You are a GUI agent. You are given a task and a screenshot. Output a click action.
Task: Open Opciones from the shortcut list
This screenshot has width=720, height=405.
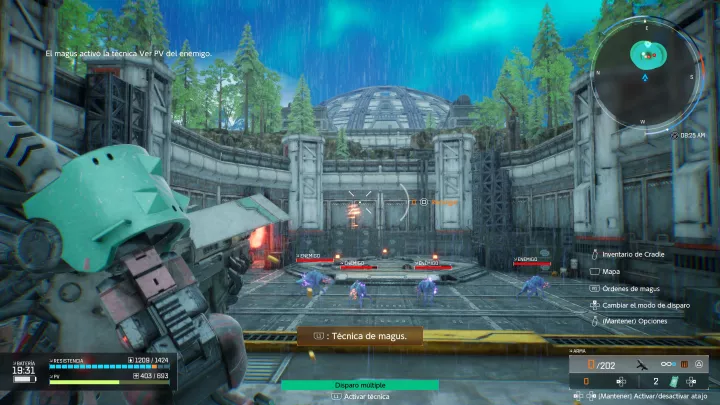[x=633, y=321]
